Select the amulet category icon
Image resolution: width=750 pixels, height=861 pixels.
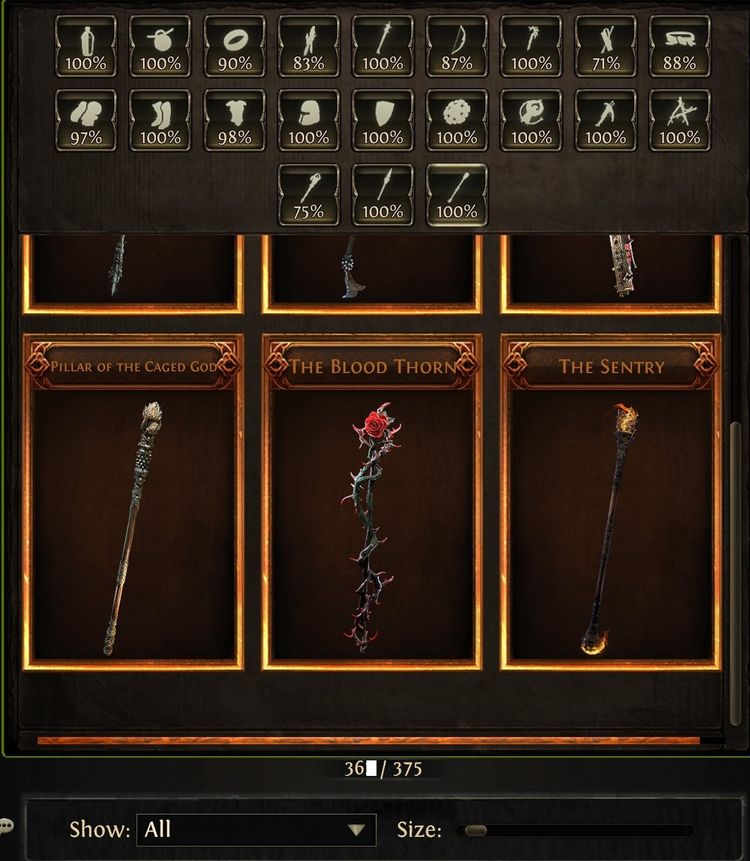tap(160, 45)
